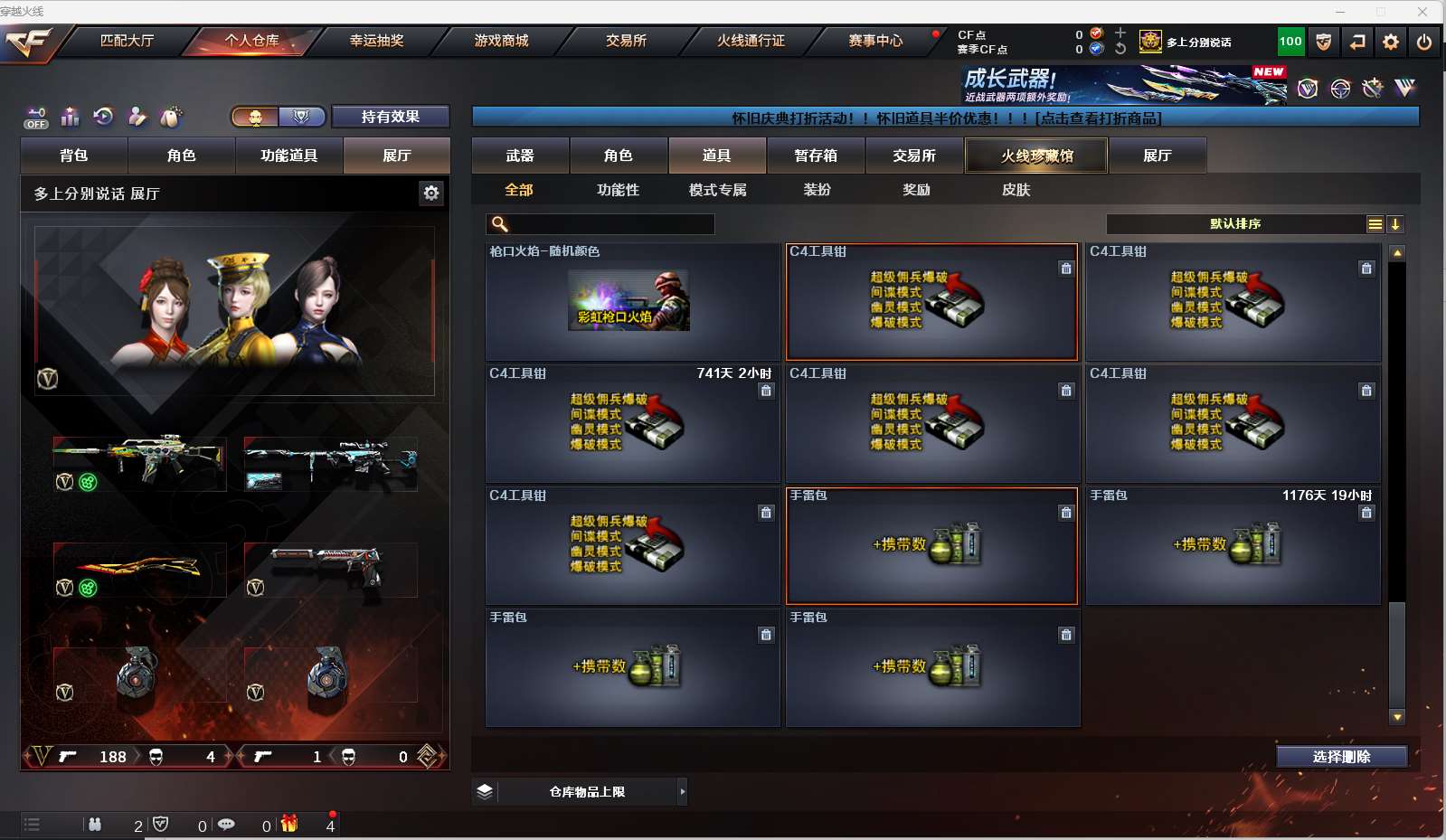Visit the 赛事中心 tournament center

pos(875,41)
